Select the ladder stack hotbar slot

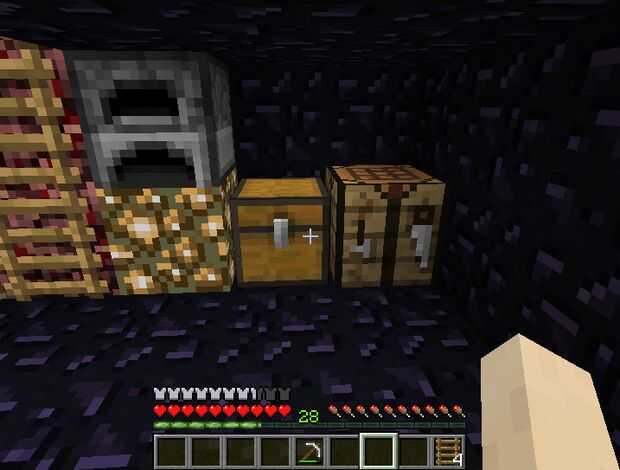(x=448, y=452)
